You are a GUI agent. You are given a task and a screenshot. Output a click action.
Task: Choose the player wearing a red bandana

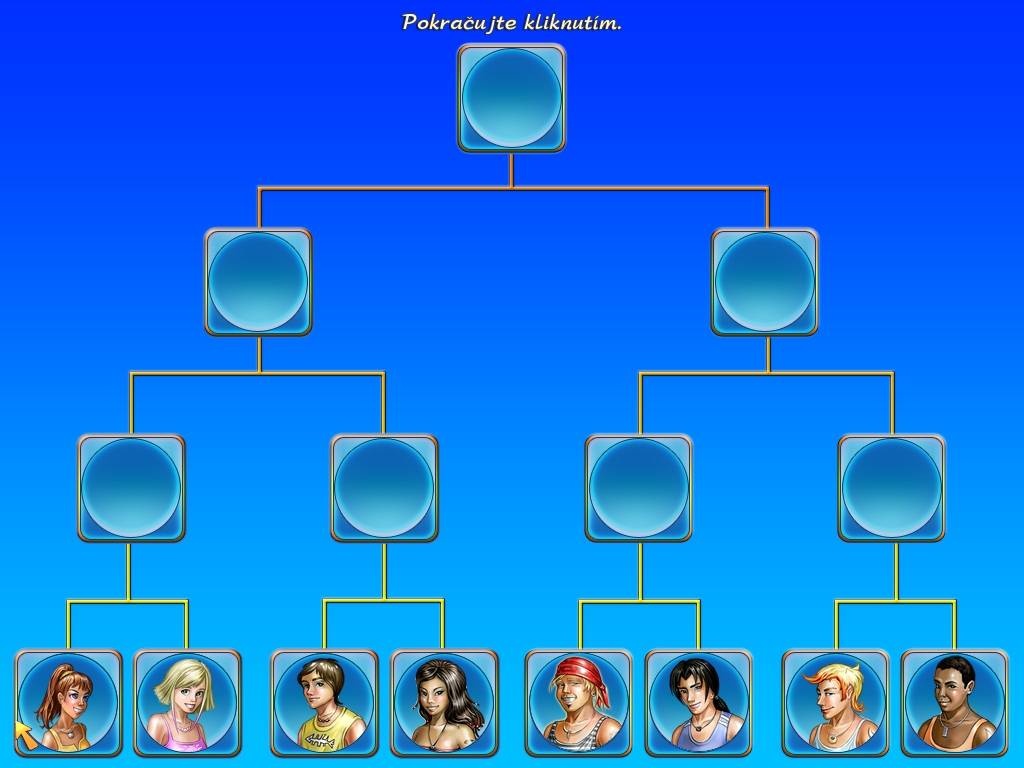pyautogui.click(x=579, y=702)
